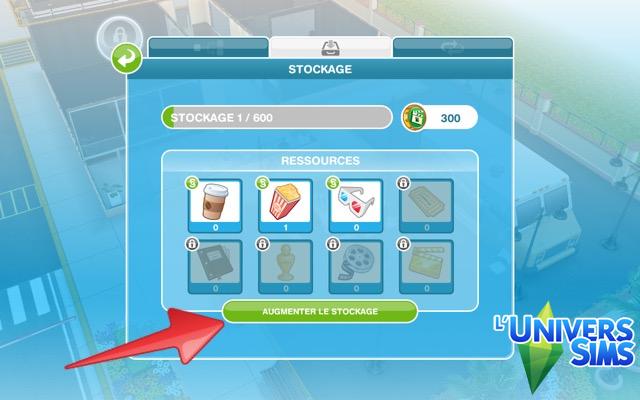Switch to the left panel tab
Viewport: 640px width, 400px height.
pos(208,47)
